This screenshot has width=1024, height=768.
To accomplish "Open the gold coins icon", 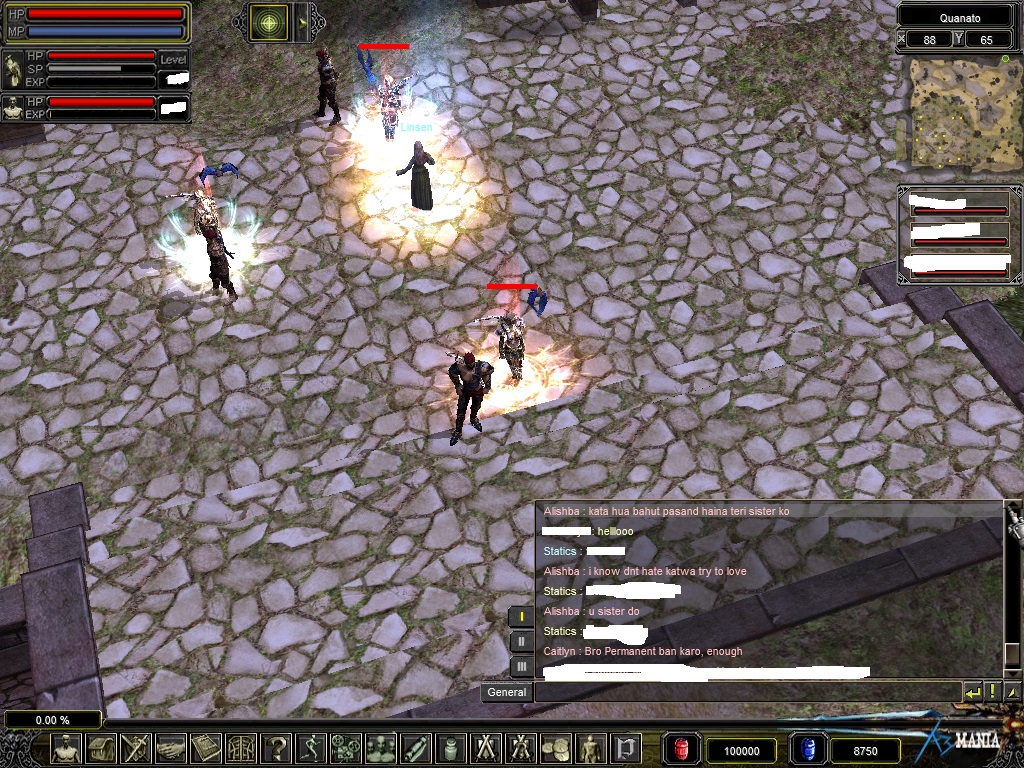I will tap(556, 748).
